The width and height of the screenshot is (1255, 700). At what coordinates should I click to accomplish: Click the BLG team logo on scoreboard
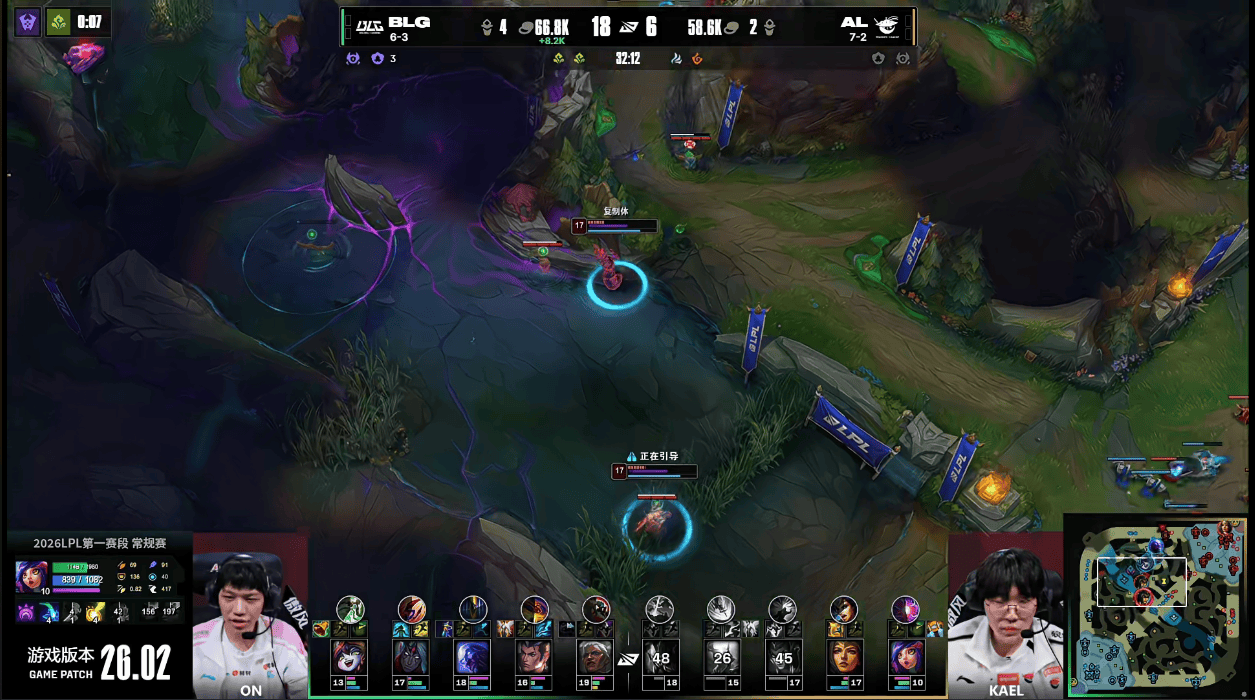pos(371,25)
